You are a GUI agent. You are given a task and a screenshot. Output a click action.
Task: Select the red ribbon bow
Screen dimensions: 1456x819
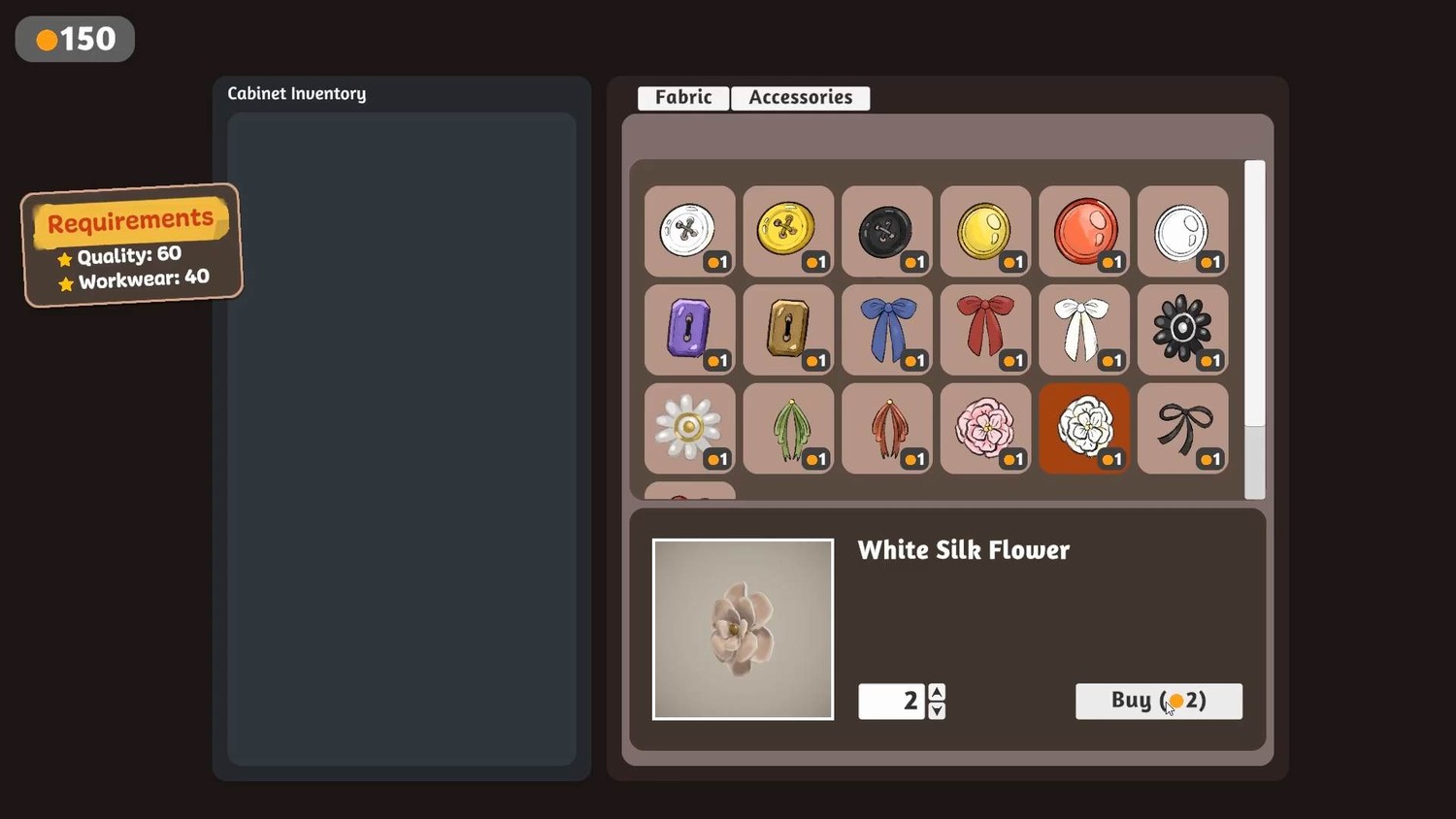coord(985,330)
